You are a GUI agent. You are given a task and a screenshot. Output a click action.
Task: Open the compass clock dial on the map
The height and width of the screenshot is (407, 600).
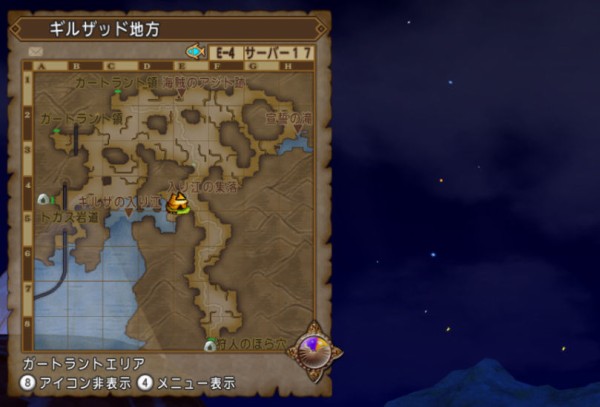[x=319, y=349]
